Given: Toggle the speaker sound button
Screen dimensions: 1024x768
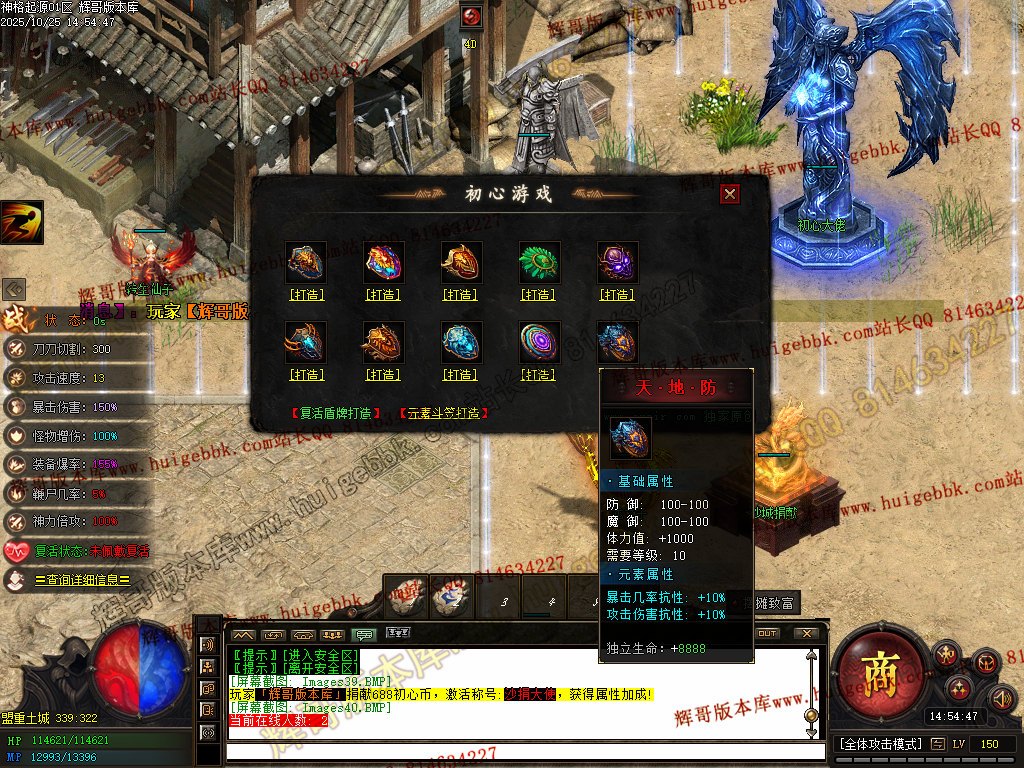Looking at the screenshot, I should (1001, 697).
